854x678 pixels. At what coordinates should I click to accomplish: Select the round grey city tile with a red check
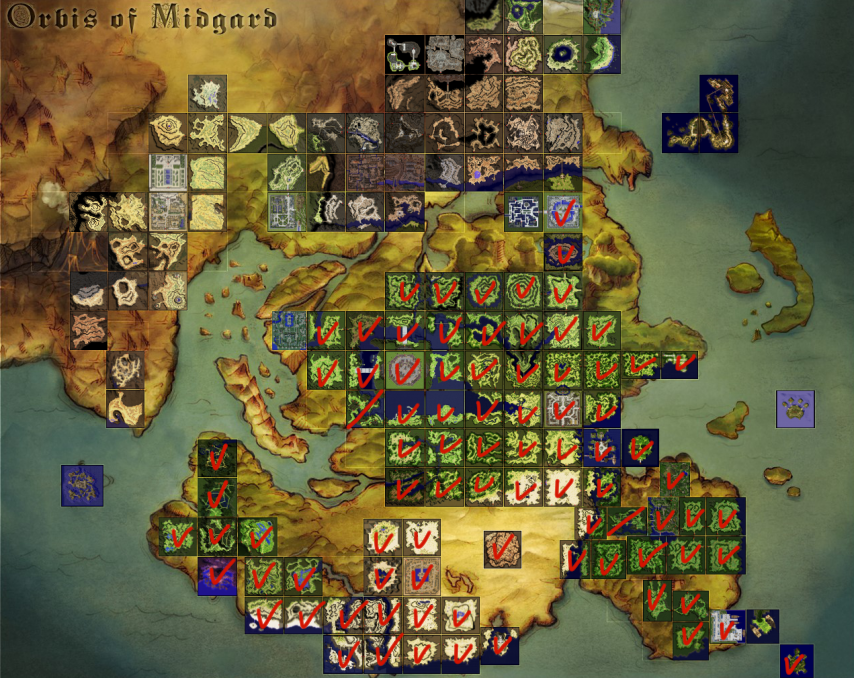pyautogui.click(x=405, y=369)
